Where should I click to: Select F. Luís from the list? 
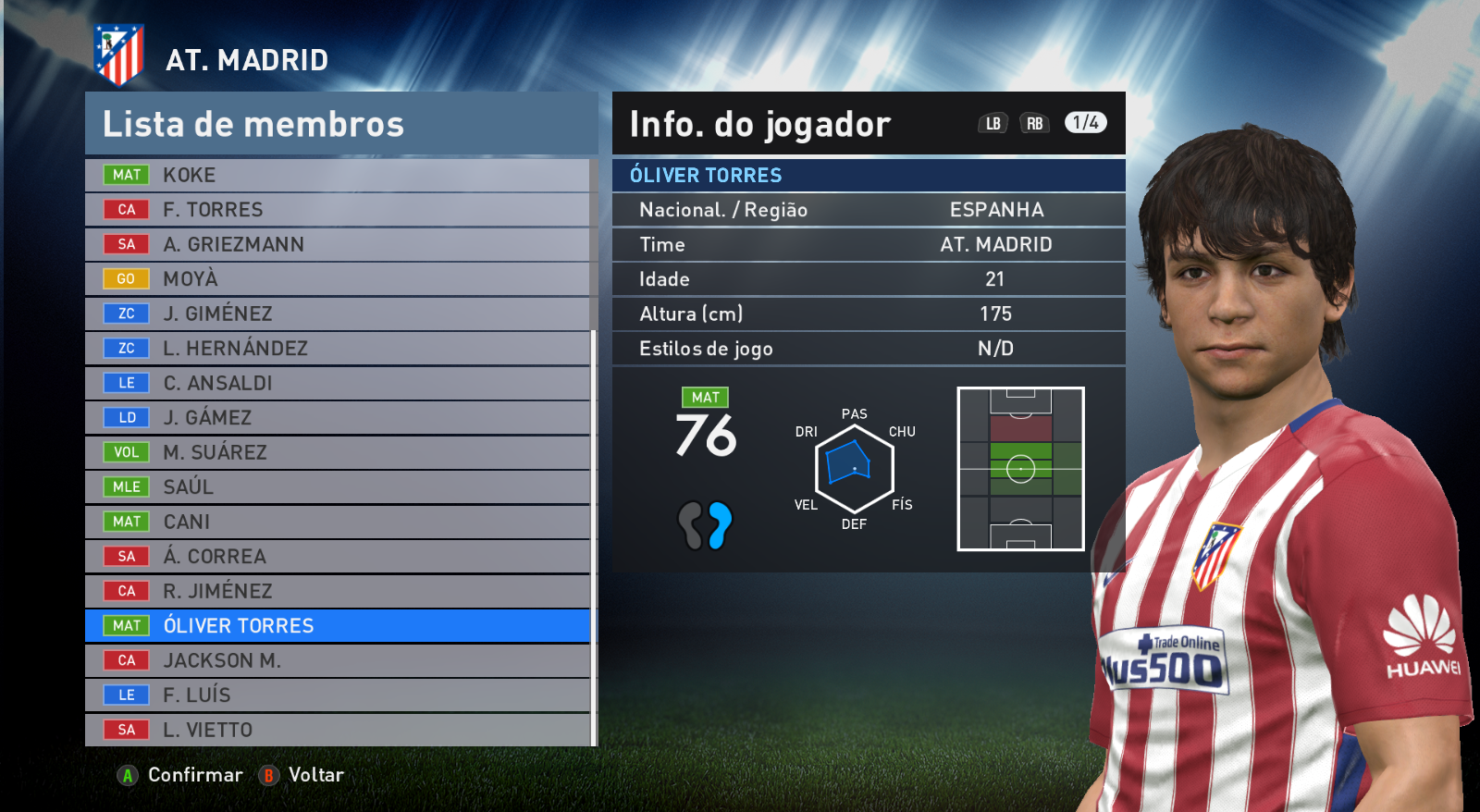pos(337,695)
